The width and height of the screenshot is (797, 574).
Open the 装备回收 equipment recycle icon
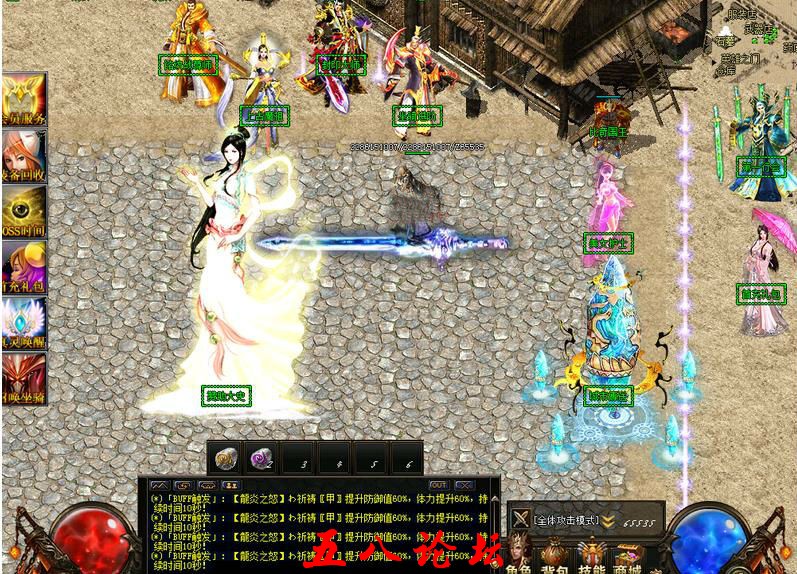tap(22, 156)
